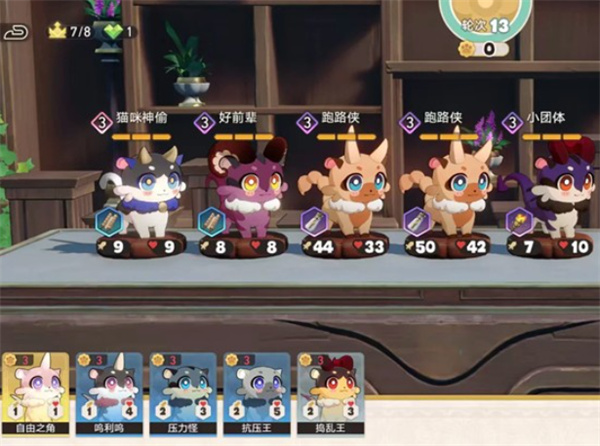Inspect the gold item badge beside 小团体
Screen dimensions: 600x446
point(518,220)
